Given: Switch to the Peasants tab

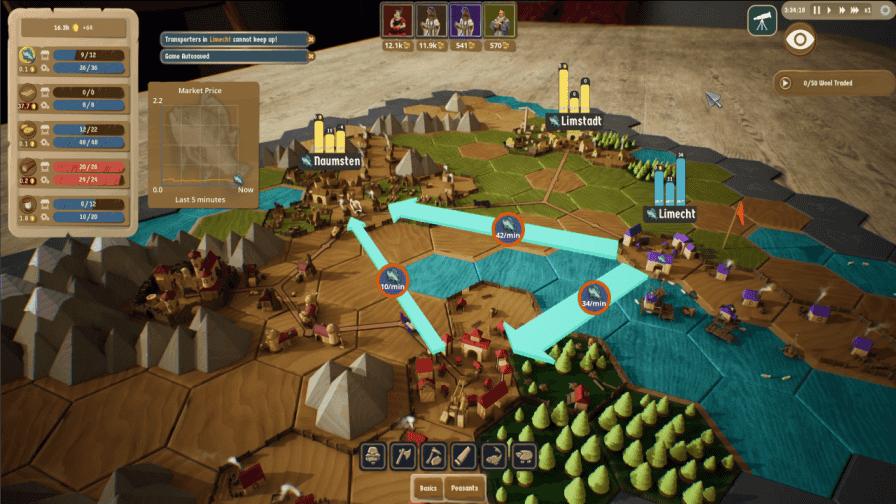Looking at the screenshot, I should (x=465, y=488).
